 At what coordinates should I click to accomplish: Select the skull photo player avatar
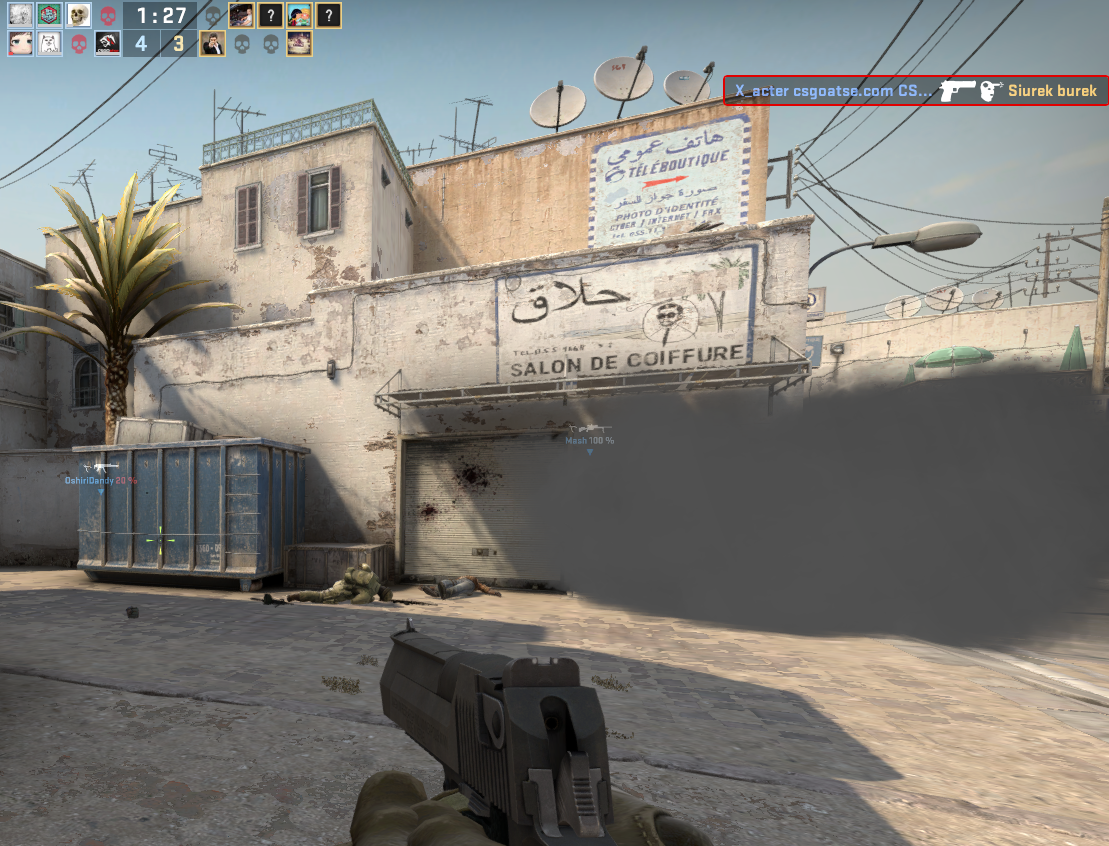point(79,15)
